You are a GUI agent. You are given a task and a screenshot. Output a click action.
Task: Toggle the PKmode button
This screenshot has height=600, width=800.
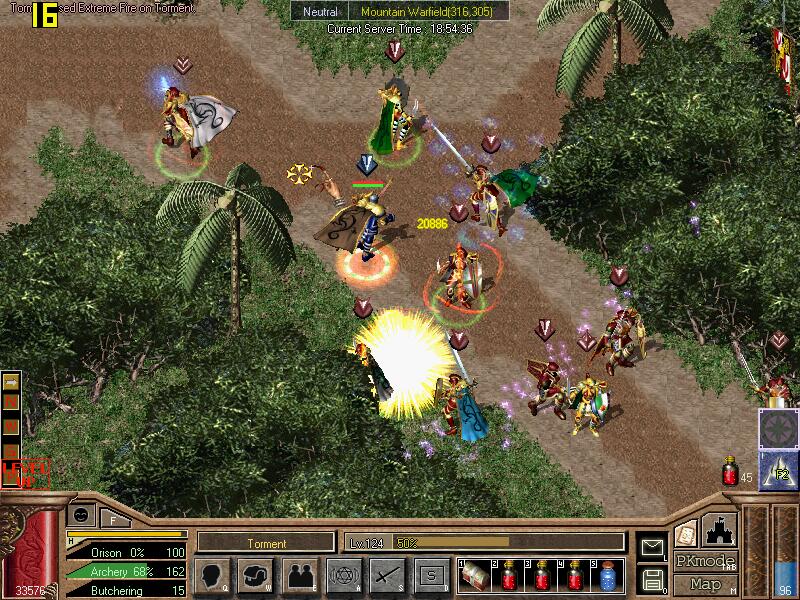pos(706,561)
